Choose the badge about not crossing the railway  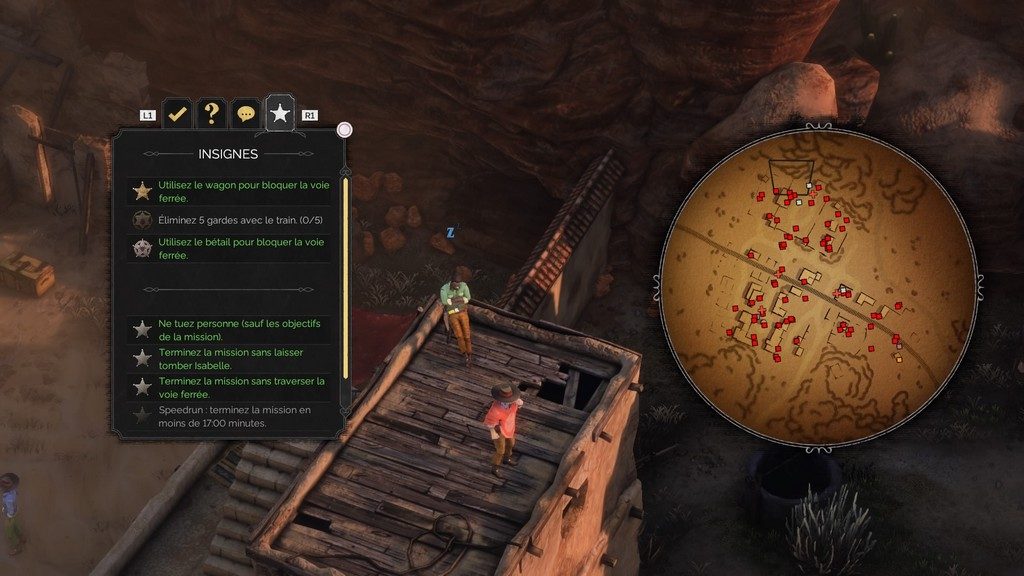coord(231,387)
